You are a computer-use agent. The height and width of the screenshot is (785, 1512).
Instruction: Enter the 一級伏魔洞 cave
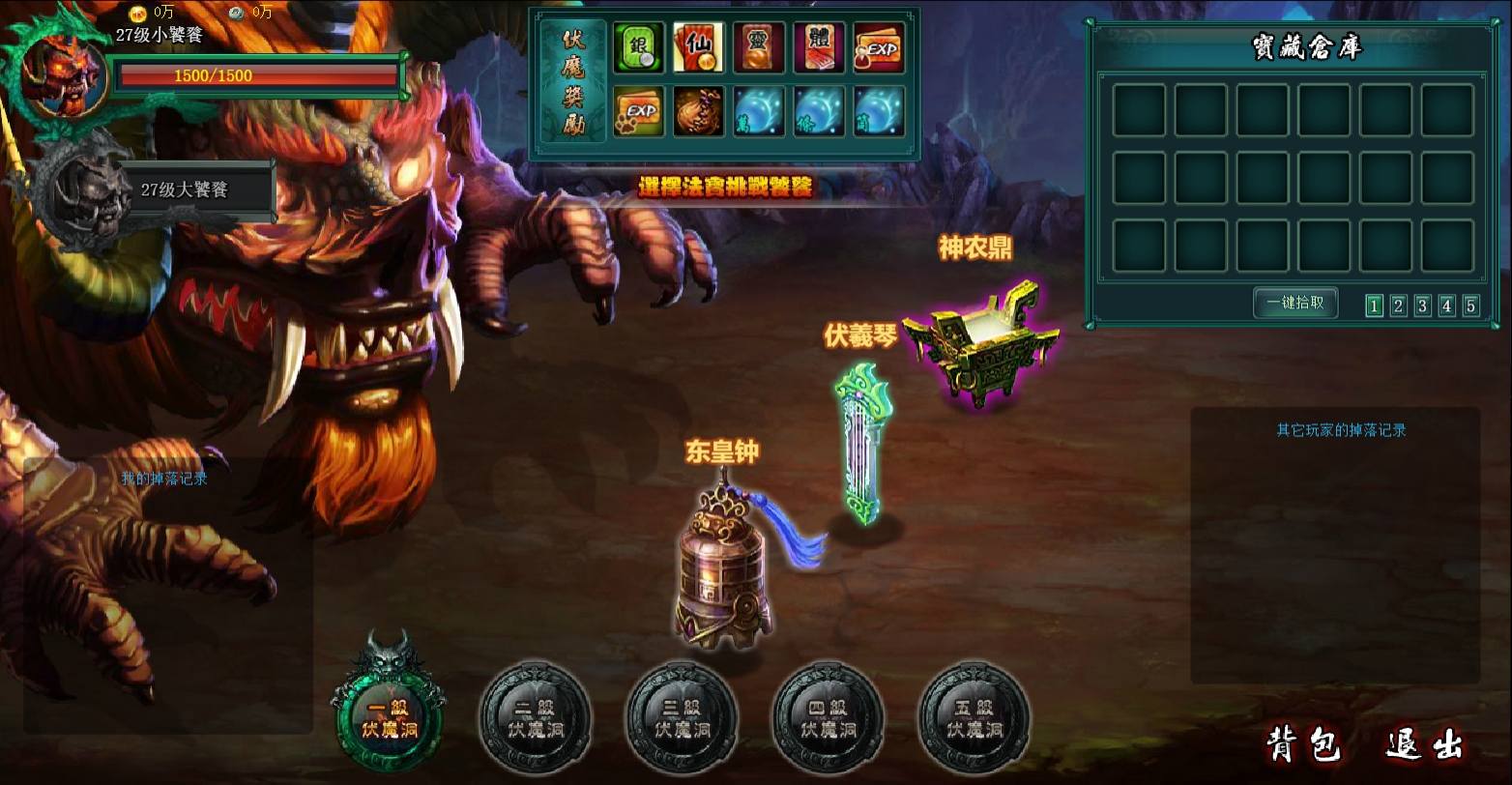coord(389,712)
